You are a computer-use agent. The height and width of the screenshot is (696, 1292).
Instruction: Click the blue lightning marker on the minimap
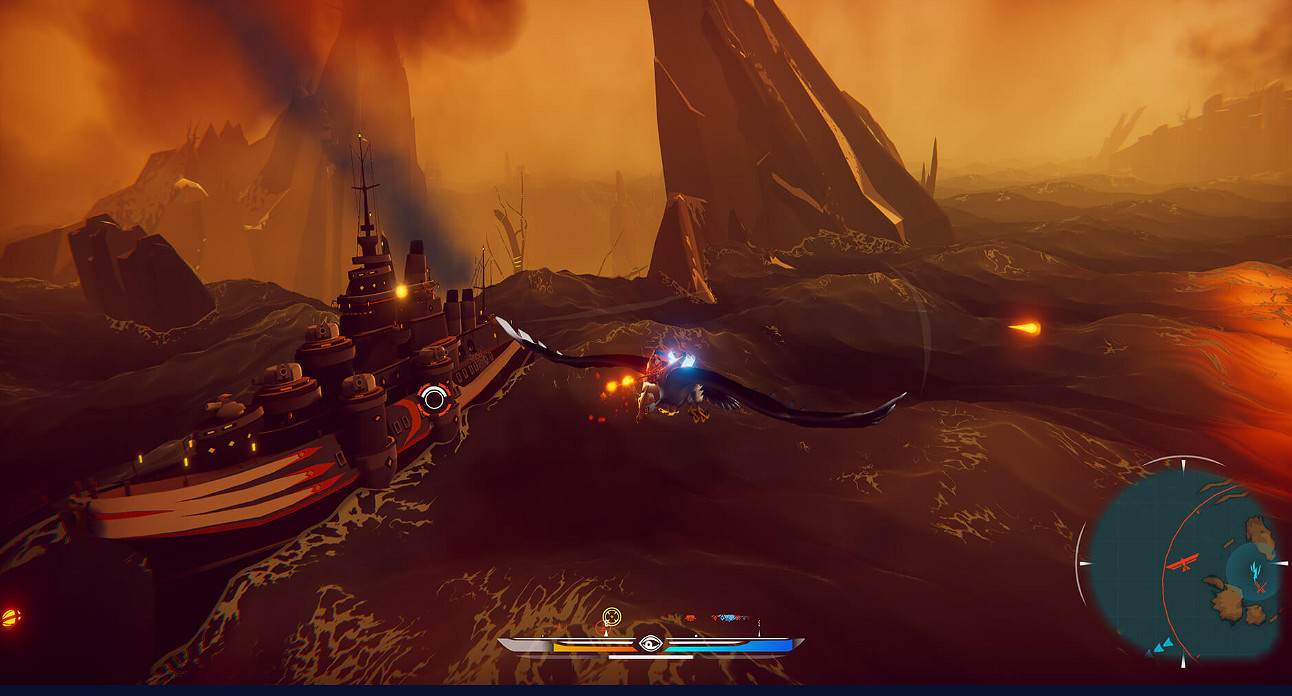[x=1255, y=571]
